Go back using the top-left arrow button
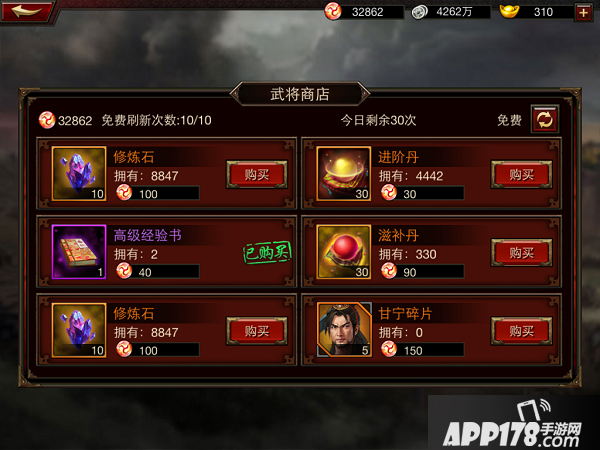This screenshot has width=600, height=450. [x=27, y=12]
